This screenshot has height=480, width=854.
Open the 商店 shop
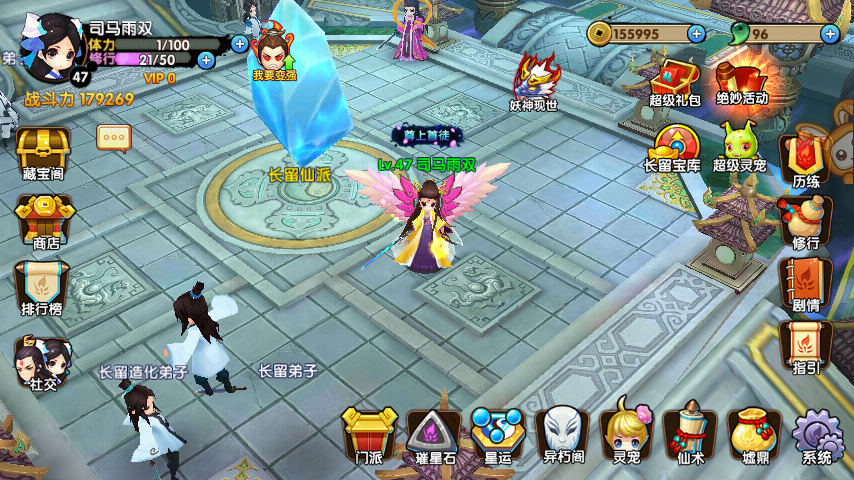click(x=42, y=219)
